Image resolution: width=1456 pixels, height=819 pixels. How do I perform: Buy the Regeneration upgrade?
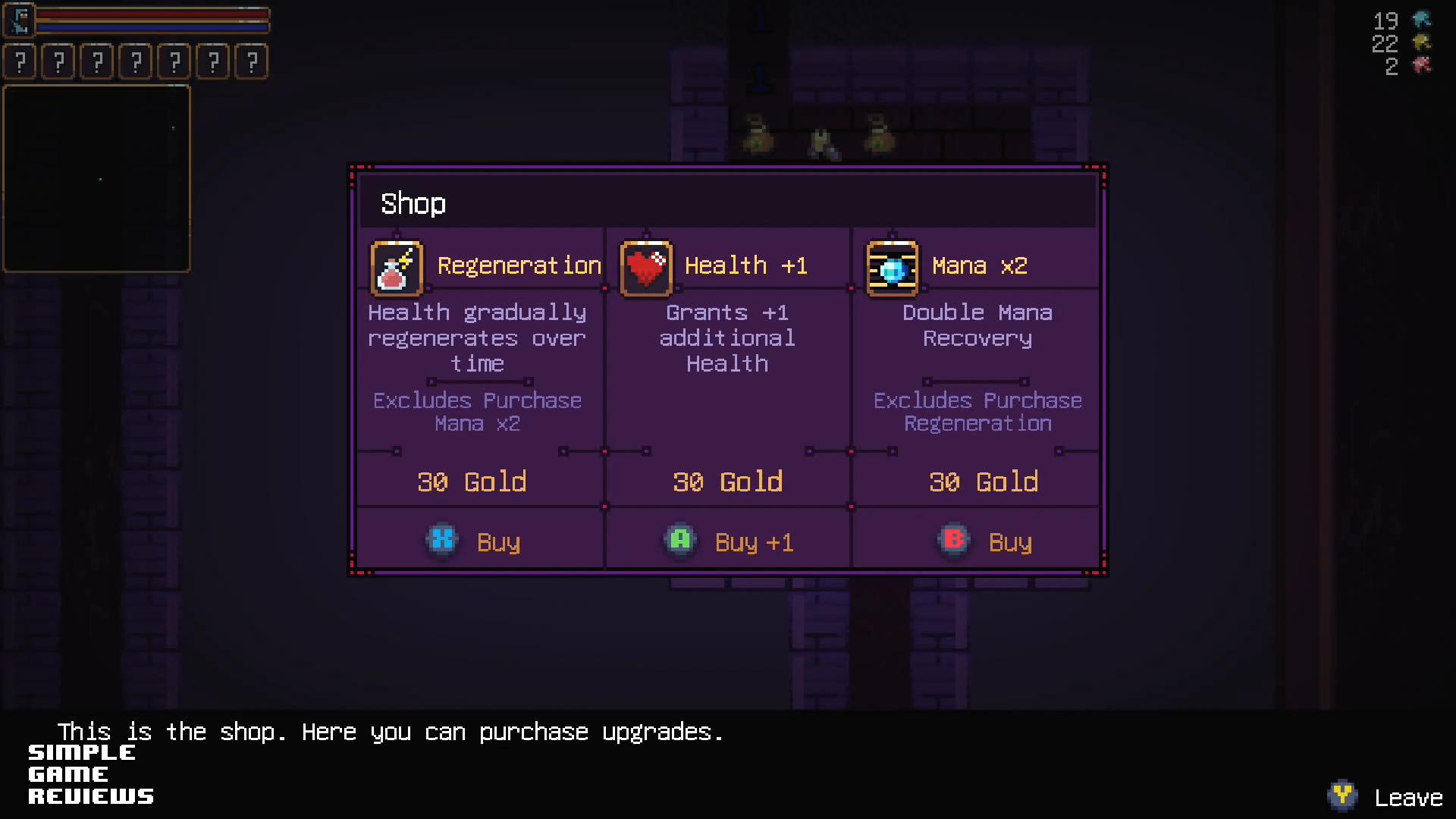click(x=475, y=541)
